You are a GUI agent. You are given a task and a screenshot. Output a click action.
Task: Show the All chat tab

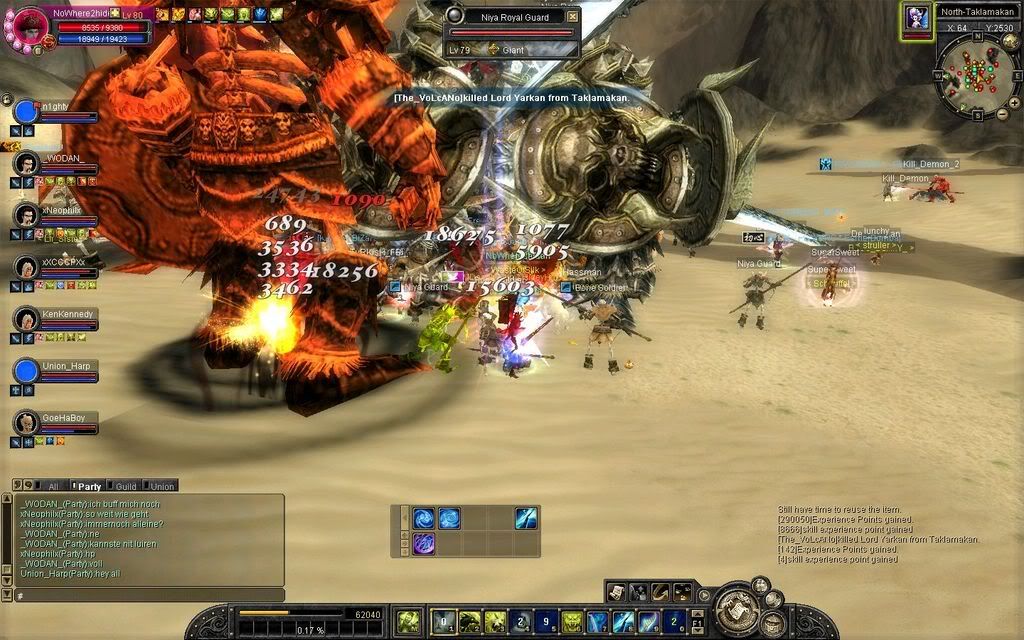click(53, 486)
